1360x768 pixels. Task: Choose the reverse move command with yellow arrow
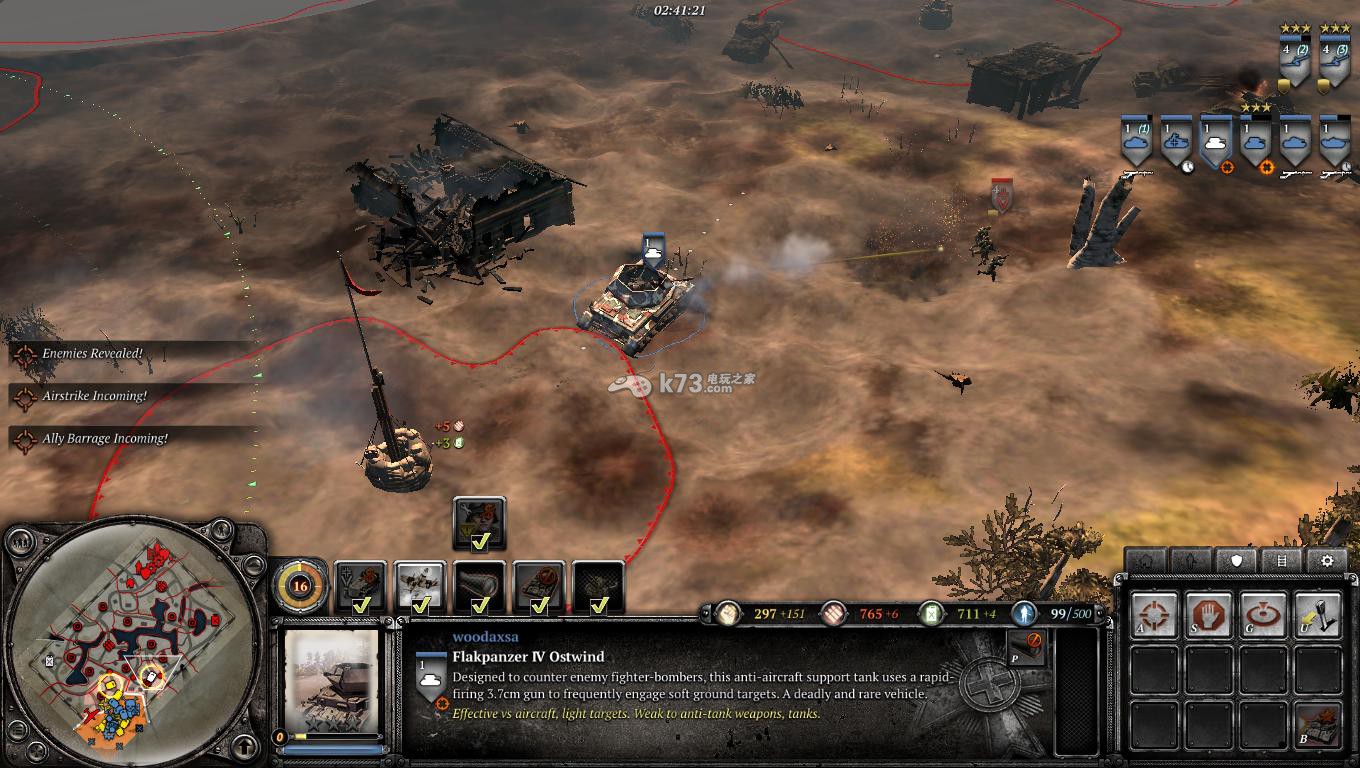click(x=1317, y=615)
